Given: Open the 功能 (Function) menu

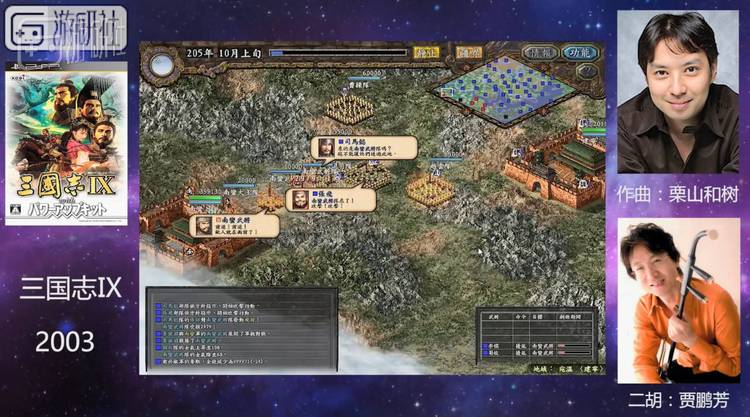Looking at the screenshot, I should click(x=578, y=52).
